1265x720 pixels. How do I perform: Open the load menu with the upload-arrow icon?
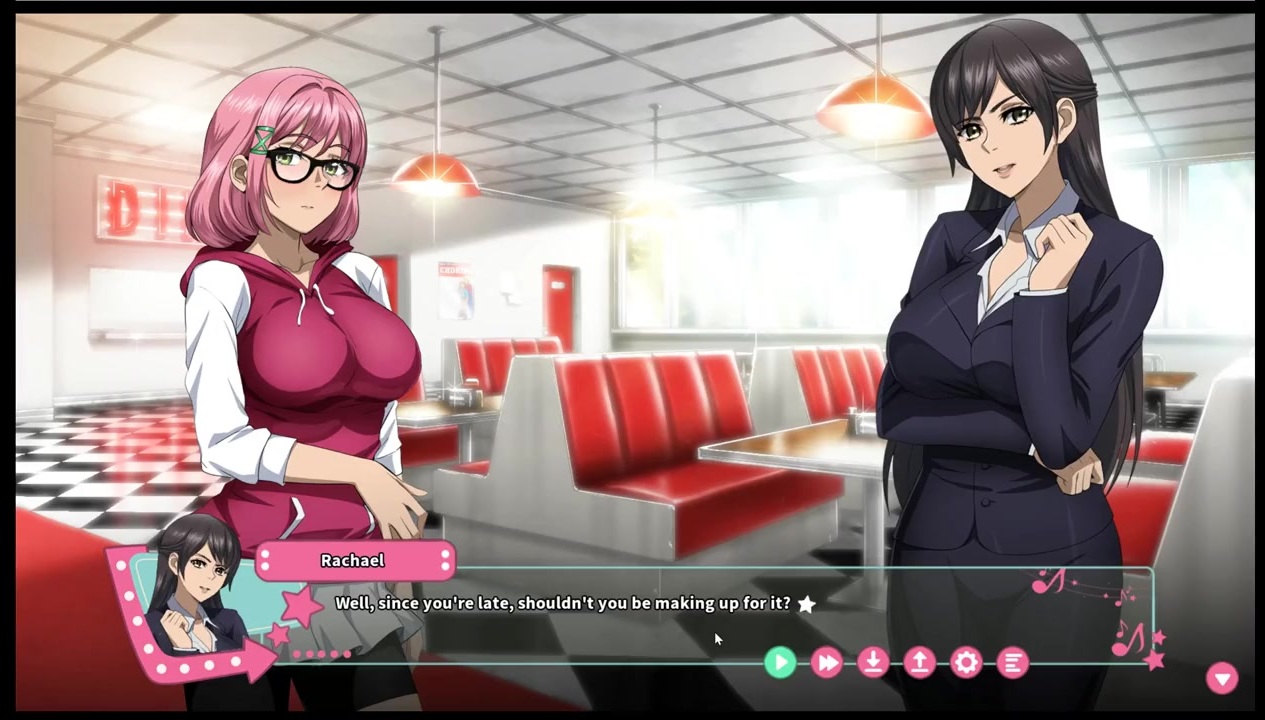pyautogui.click(x=919, y=662)
